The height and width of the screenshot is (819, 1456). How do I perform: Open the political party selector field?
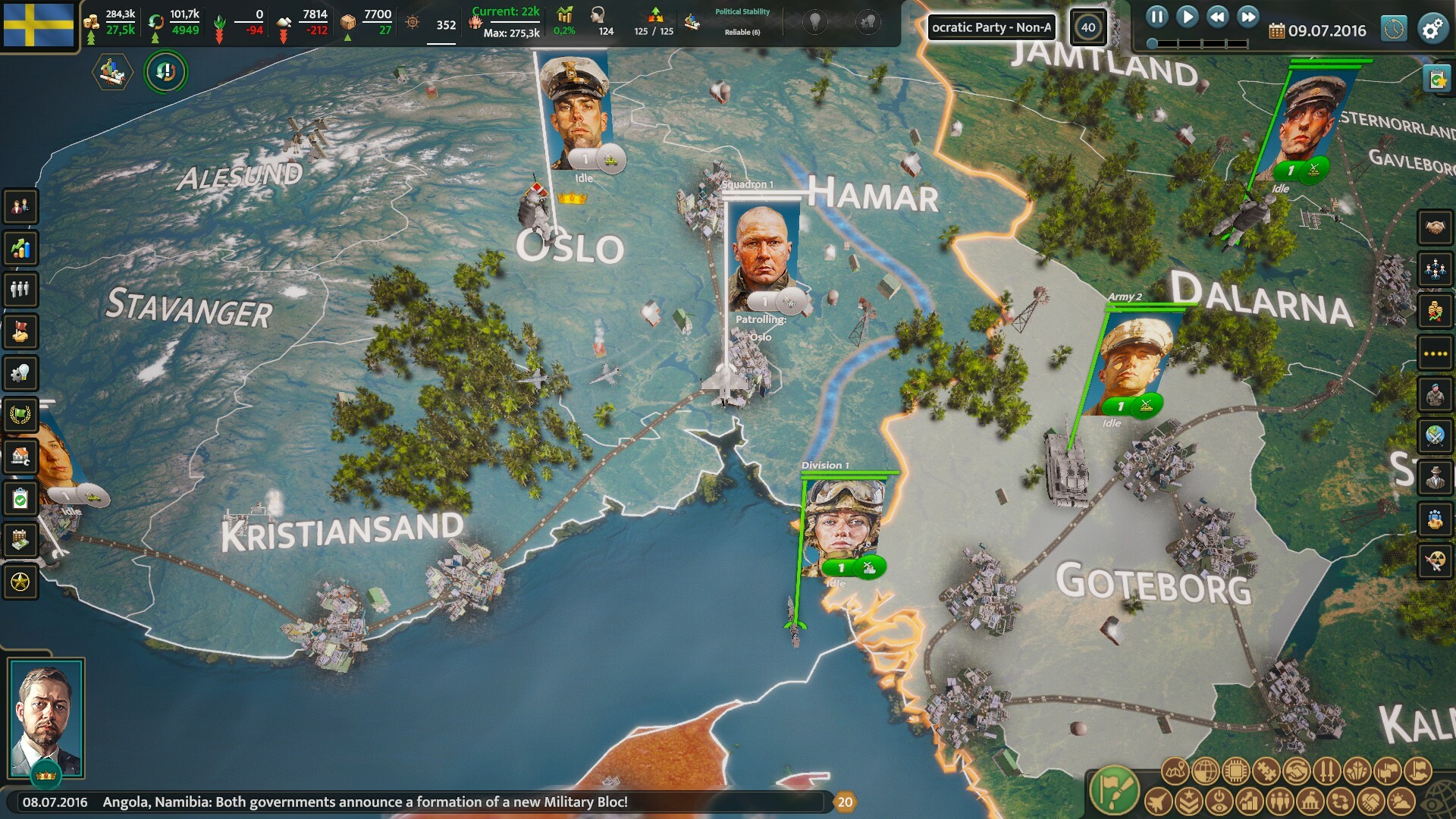coord(990,28)
